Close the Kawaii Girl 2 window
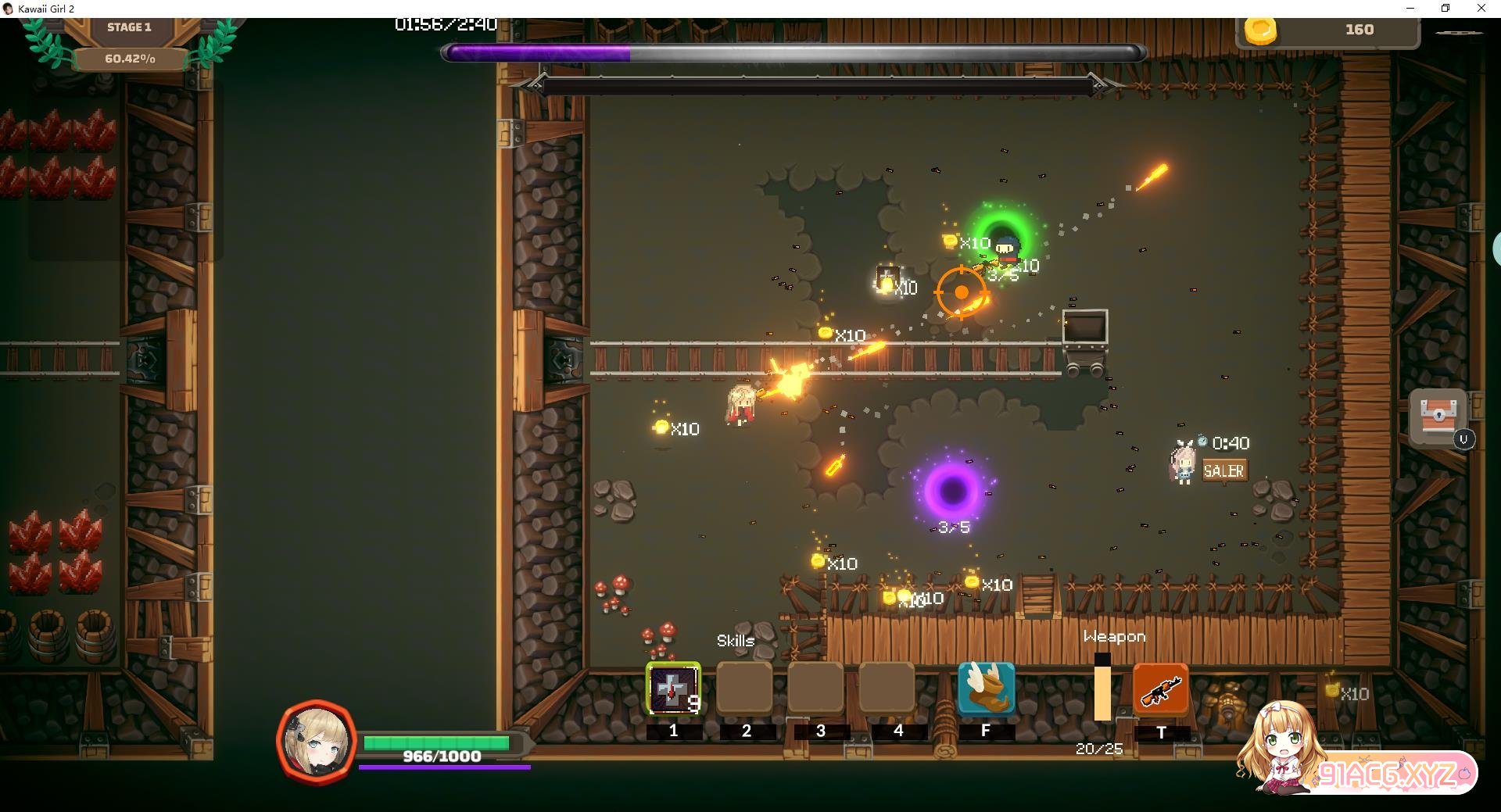The image size is (1501, 812). coord(1481,9)
